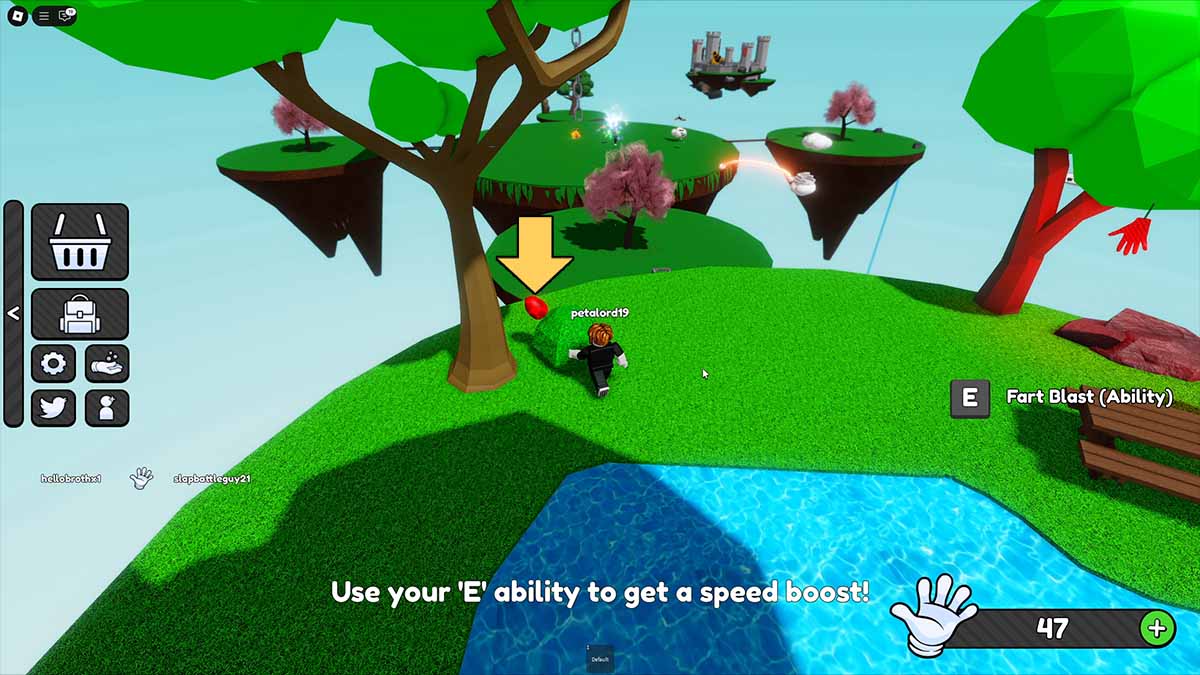Click the green plus to buy slaps
This screenshot has height=675, width=1200.
click(1157, 628)
